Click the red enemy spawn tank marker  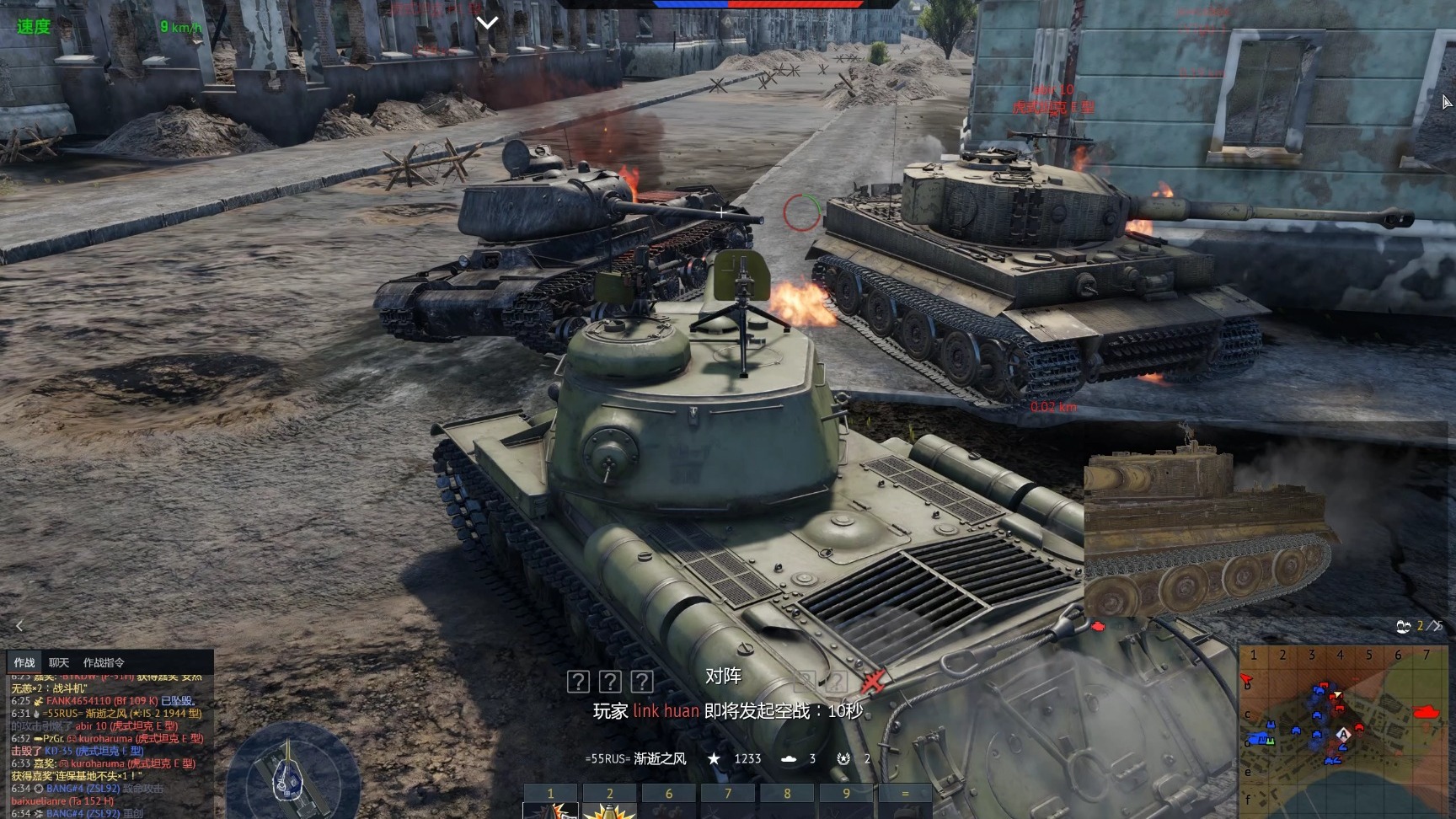(x=1427, y=712)
